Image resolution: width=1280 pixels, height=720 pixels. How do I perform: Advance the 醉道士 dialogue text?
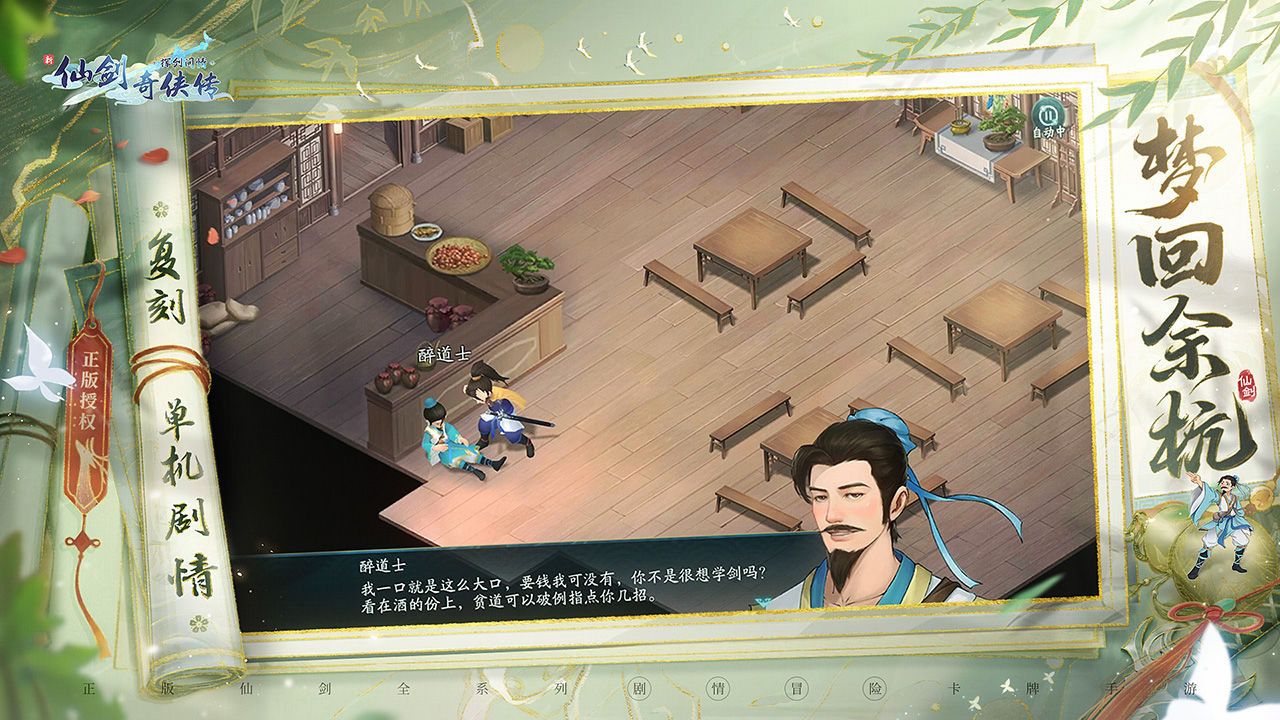pyautogui.click(x=560, y=590)
